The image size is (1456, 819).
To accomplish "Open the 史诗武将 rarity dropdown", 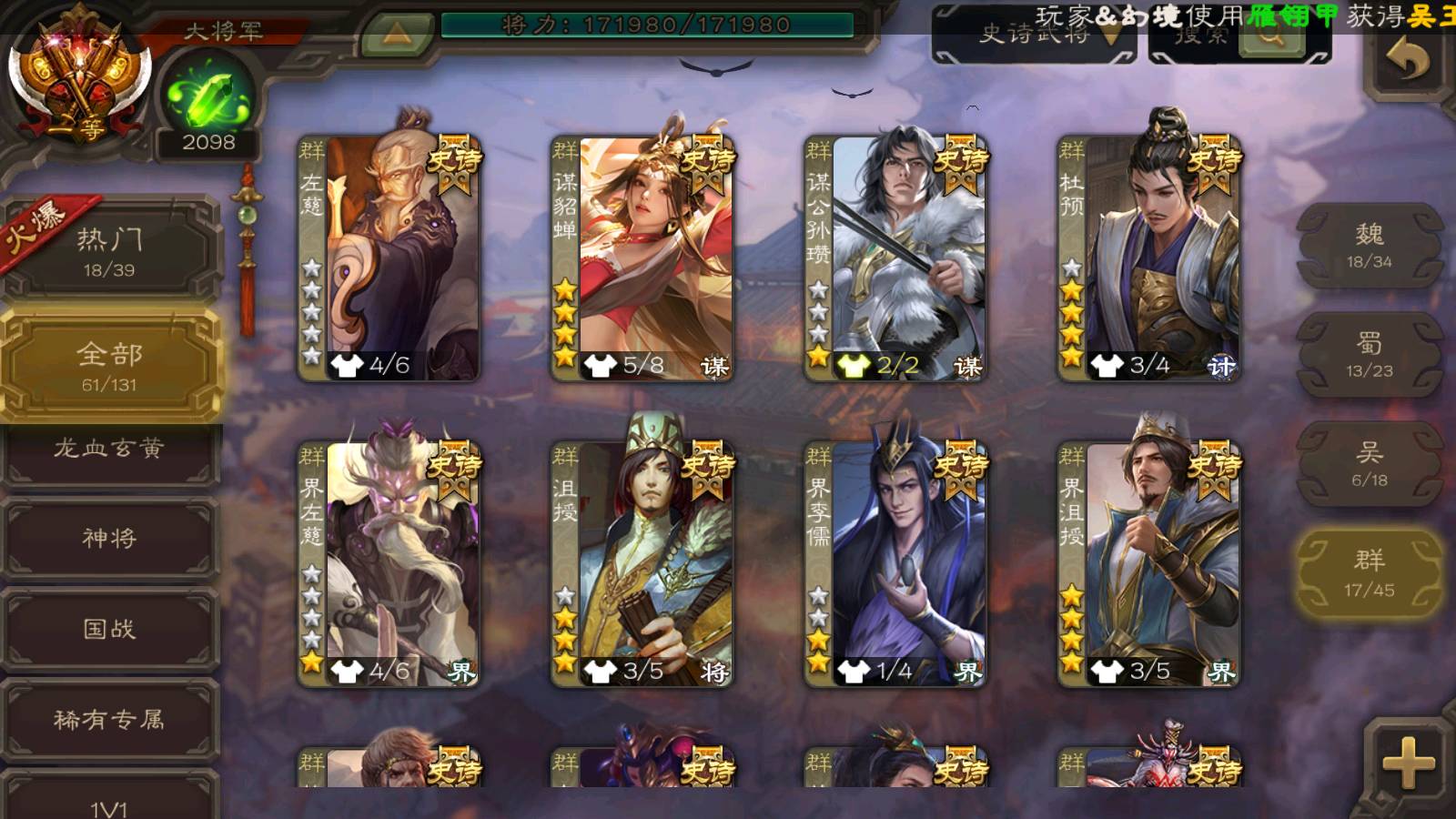I will (x=1036, y=36).
